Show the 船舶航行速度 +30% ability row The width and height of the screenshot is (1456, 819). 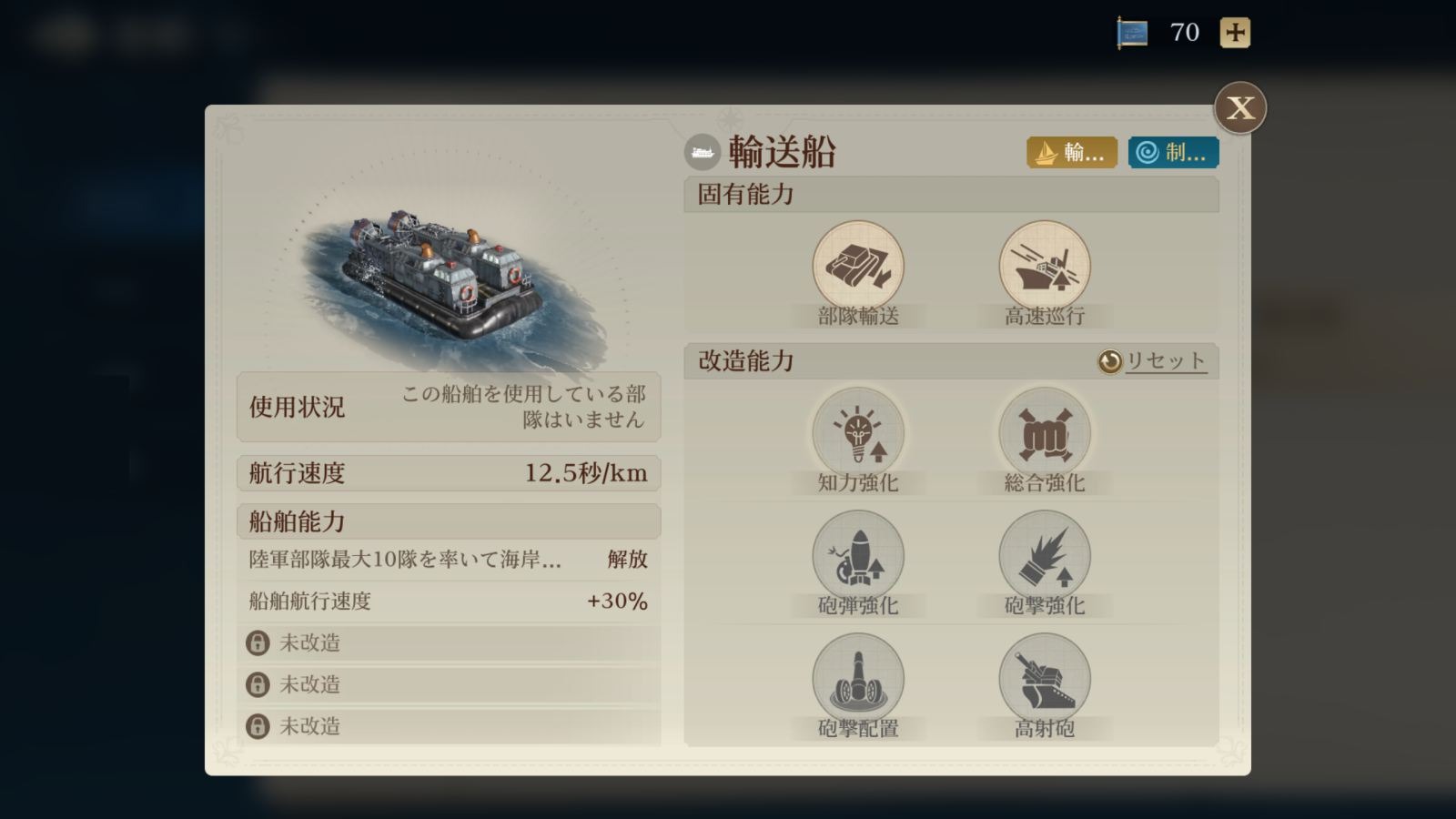pyautogui.click(x=448, y=601)
